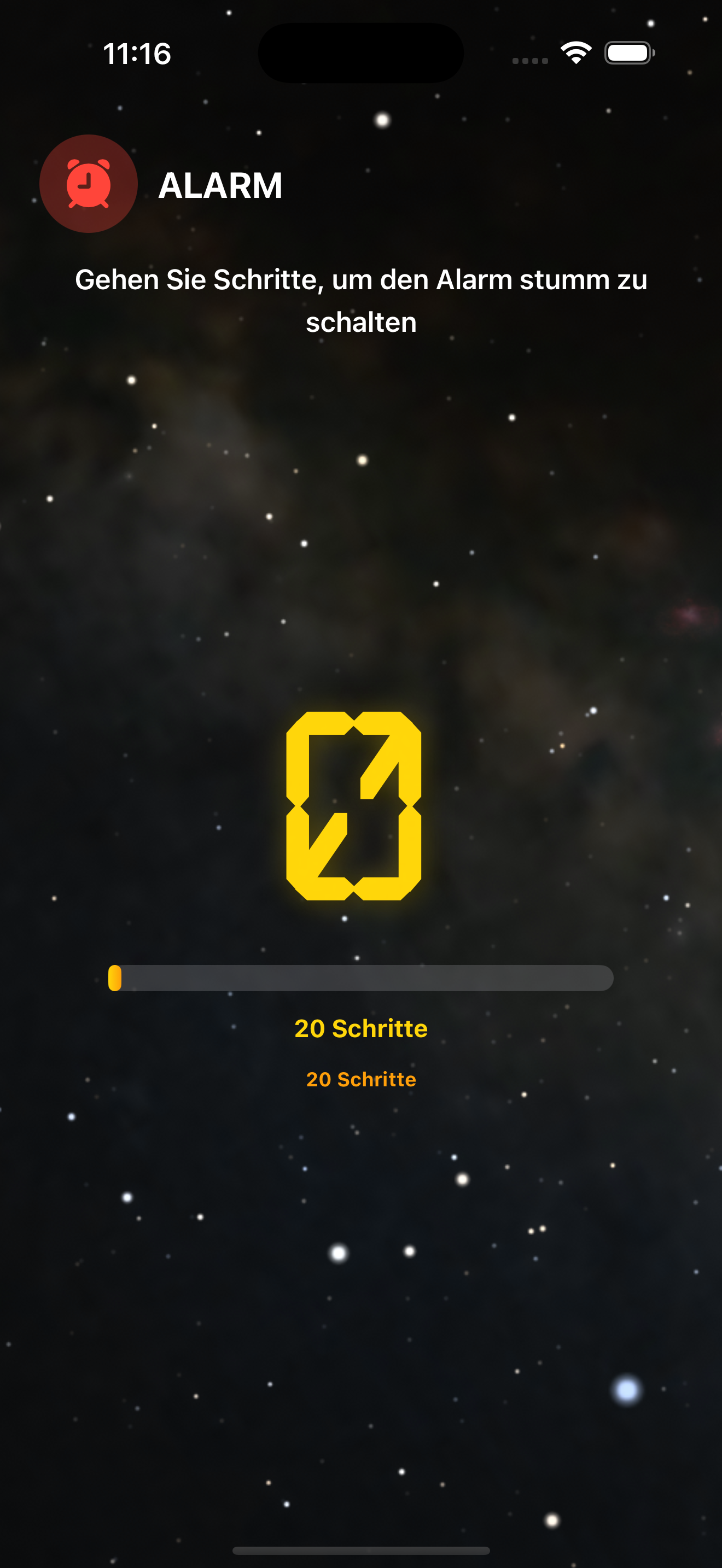Click the smaller orange 20 Schritte text
This screenshot has width=722, height=1568.
(360, 1079)
